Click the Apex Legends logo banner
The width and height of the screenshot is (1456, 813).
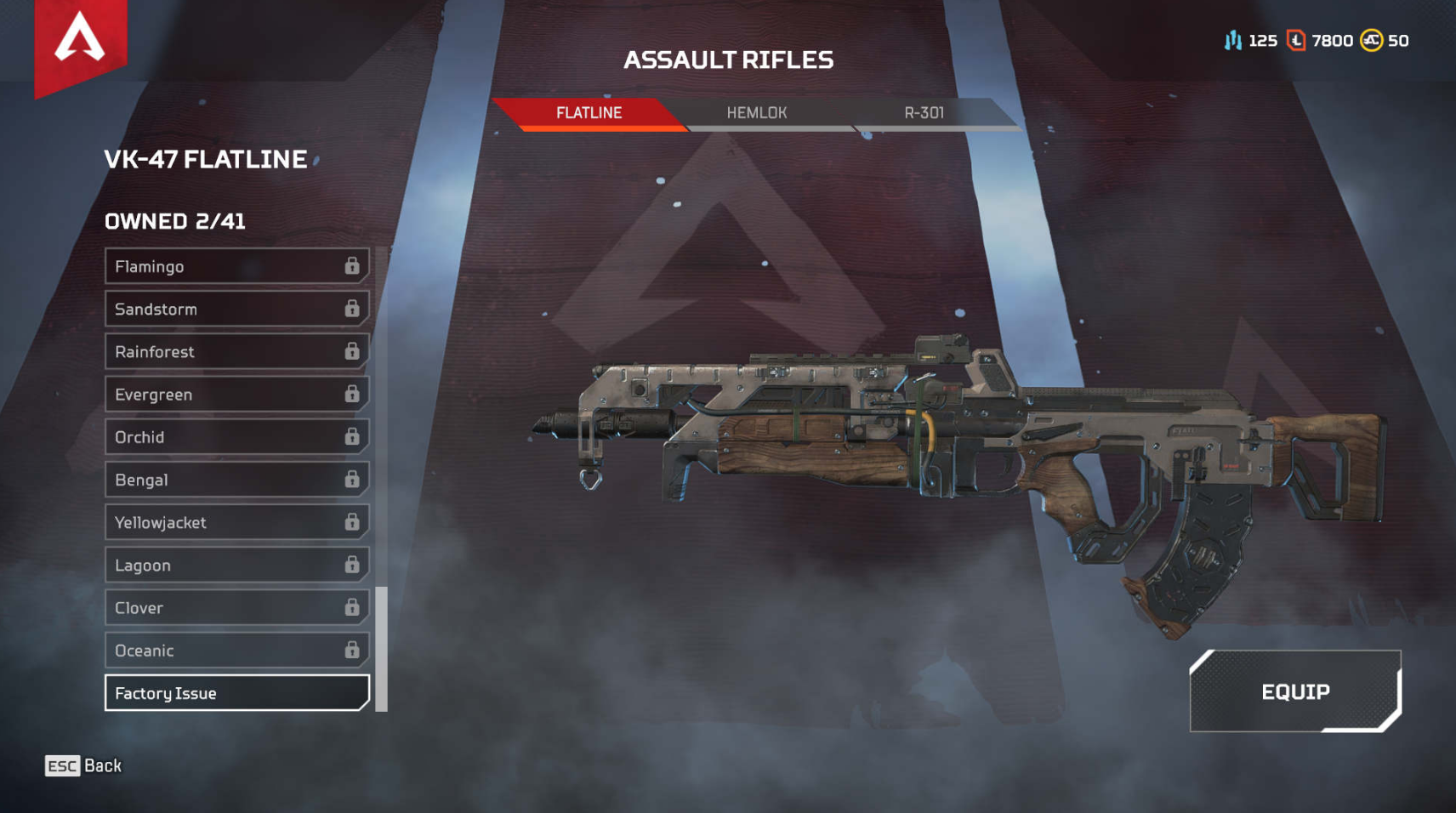coord(80,43)
